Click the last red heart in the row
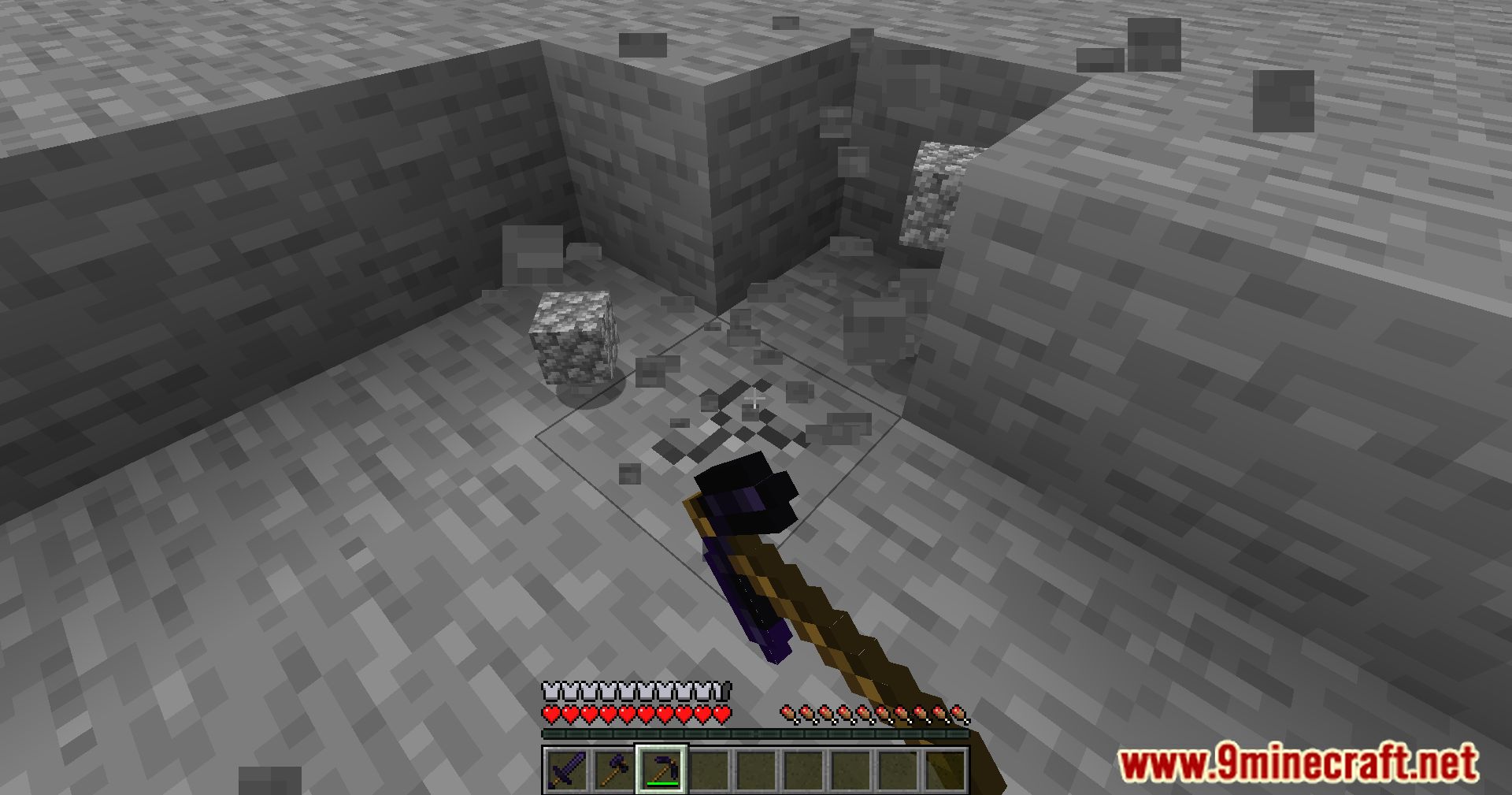 (x=721, y=715)
